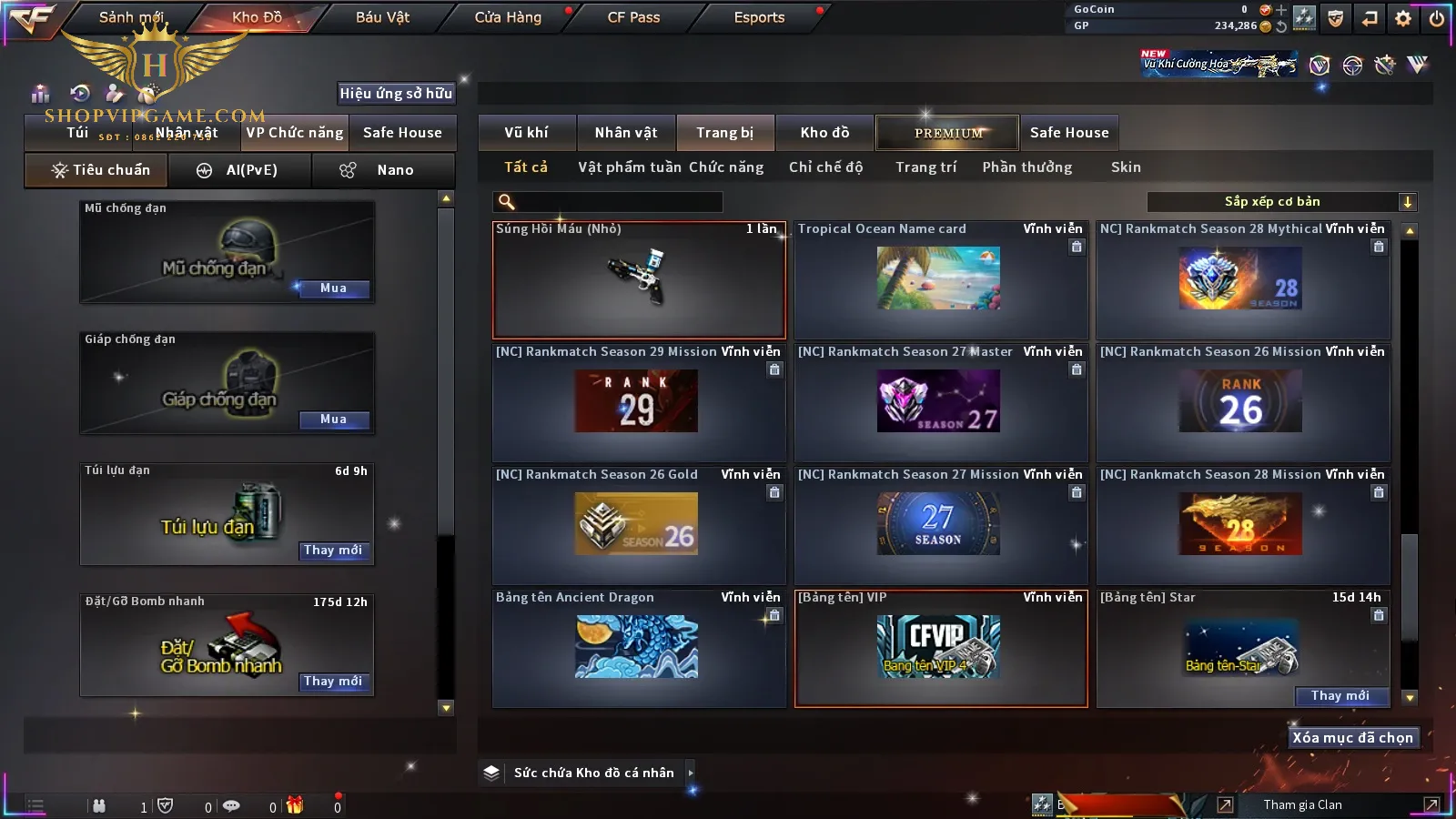
Task: Select the Súng Hồi Máu (Nhỏ) item
Action: coord(639,280)
